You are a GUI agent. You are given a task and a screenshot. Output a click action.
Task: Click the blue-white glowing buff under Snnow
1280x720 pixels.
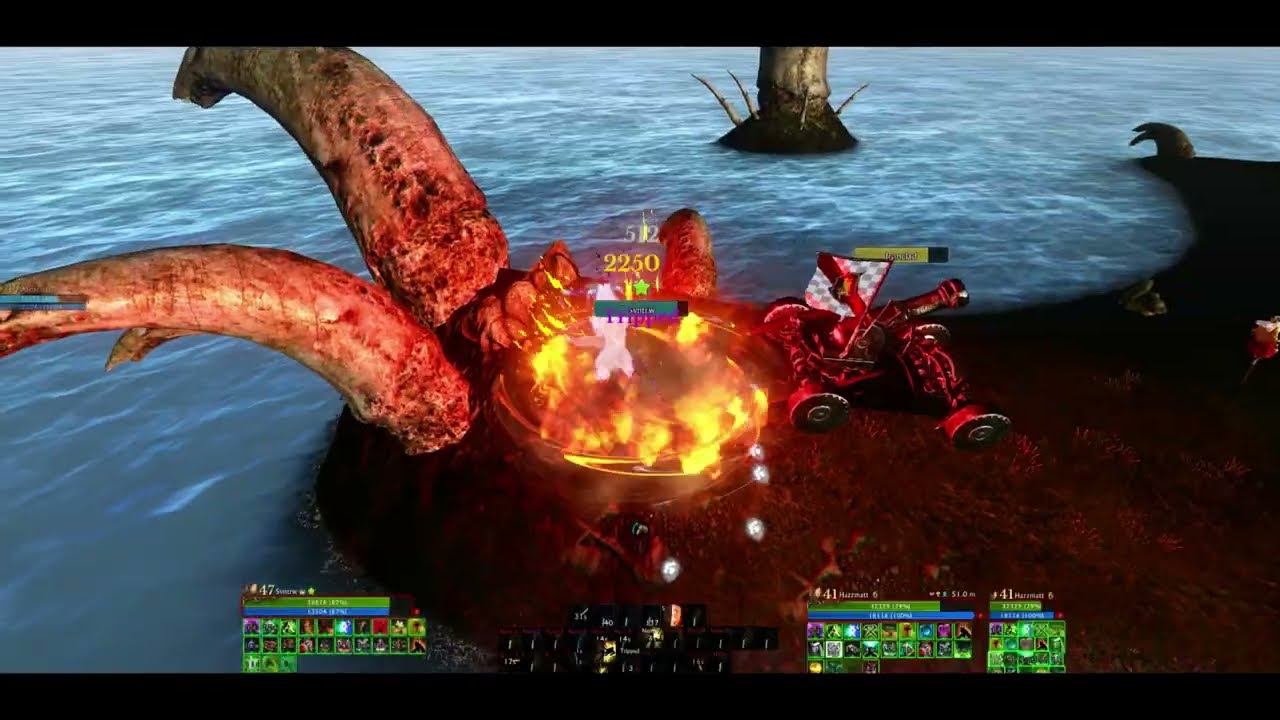point(344,627)
